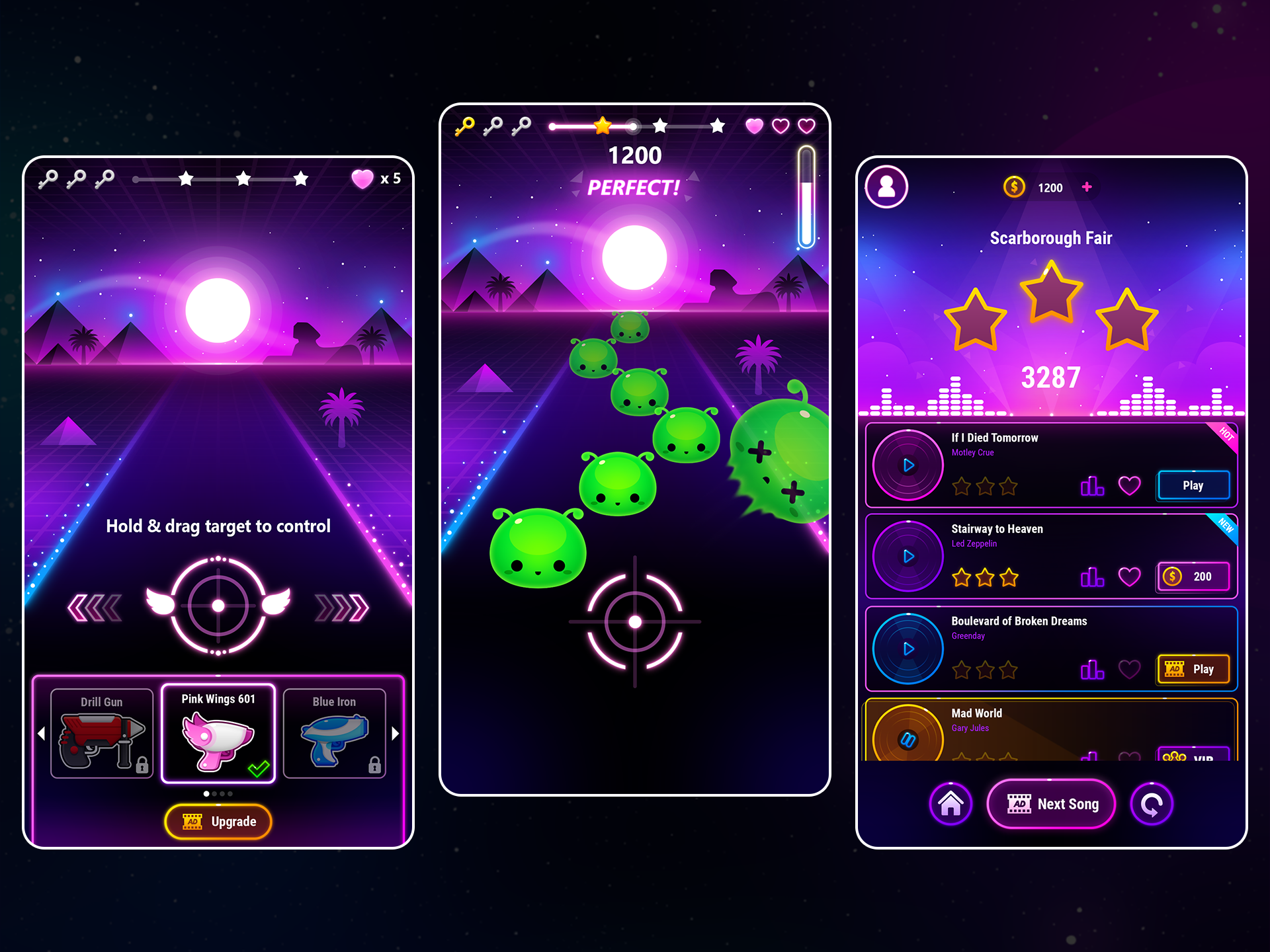The height and width of the screenshot is (952, 1270).
Task: Show previous weapons using the left arrow
Action: (x=42, y=734)
